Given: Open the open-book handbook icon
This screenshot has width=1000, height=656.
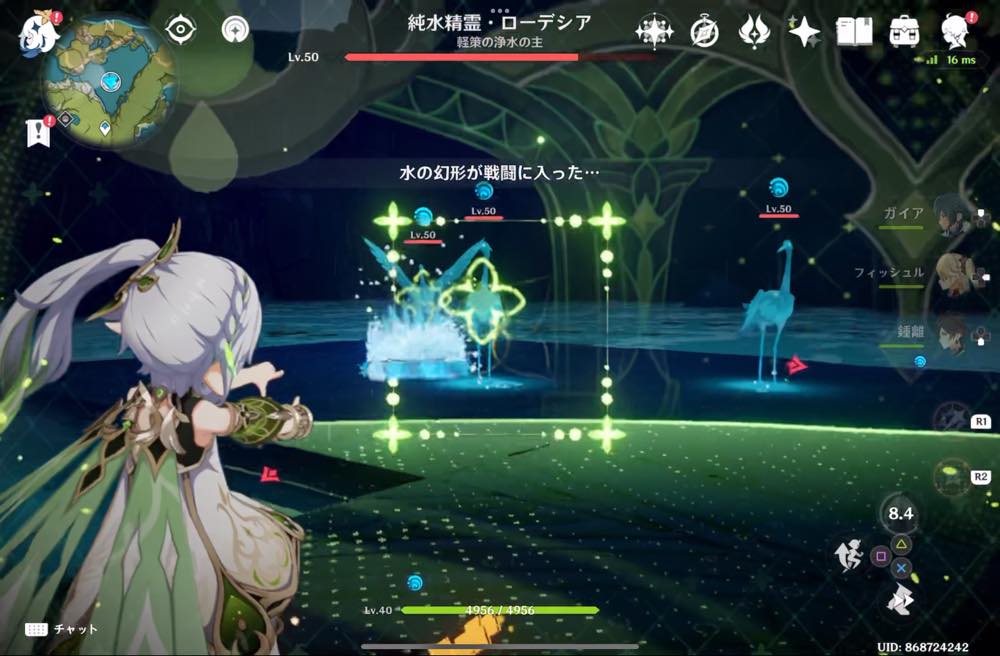Looking at the screenshot, I should tap(854, 32).
